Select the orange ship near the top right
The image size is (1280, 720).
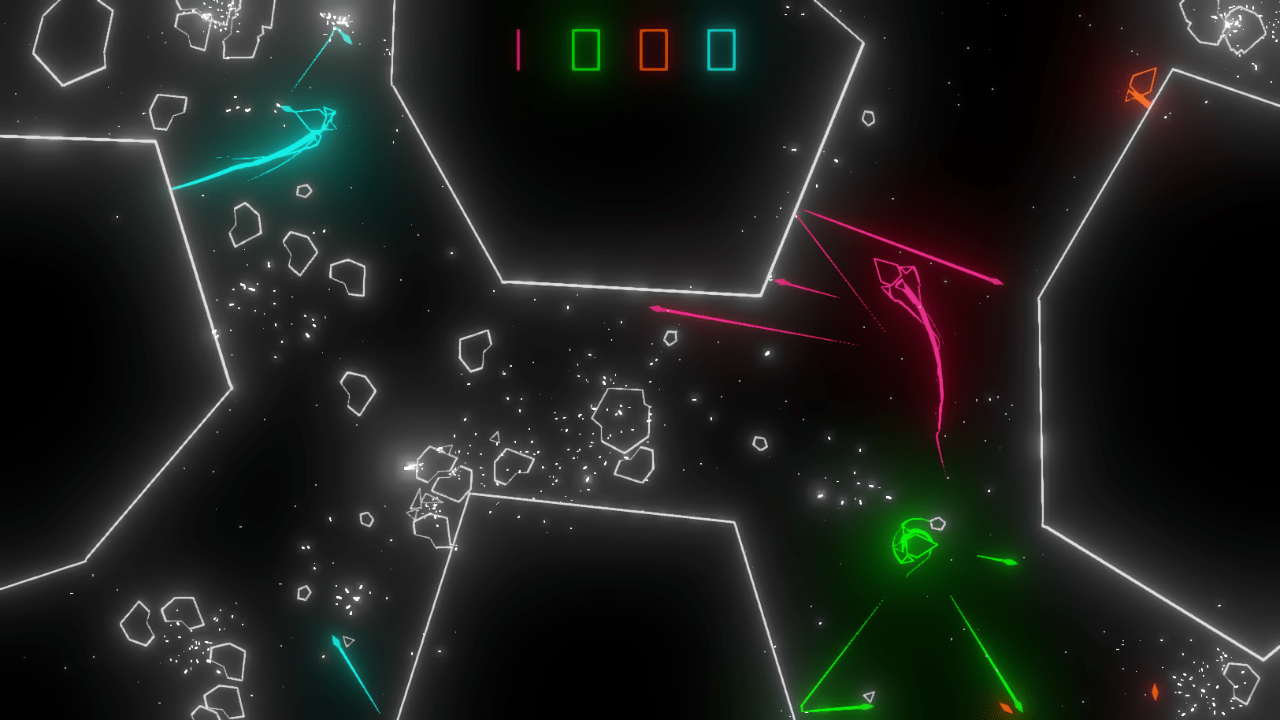[x=1143, y=85]
